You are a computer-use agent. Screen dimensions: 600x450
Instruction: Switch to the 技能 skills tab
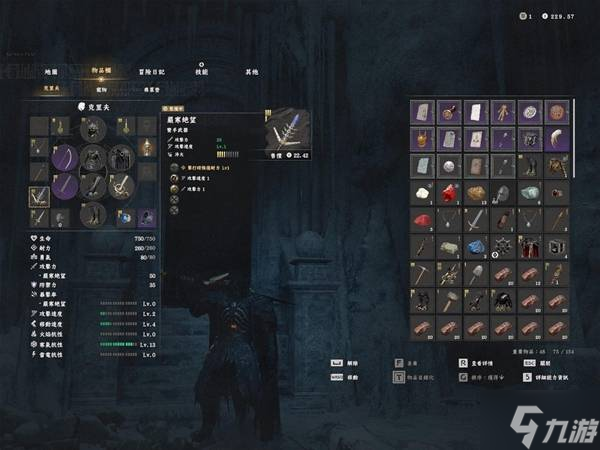(201, 72)
